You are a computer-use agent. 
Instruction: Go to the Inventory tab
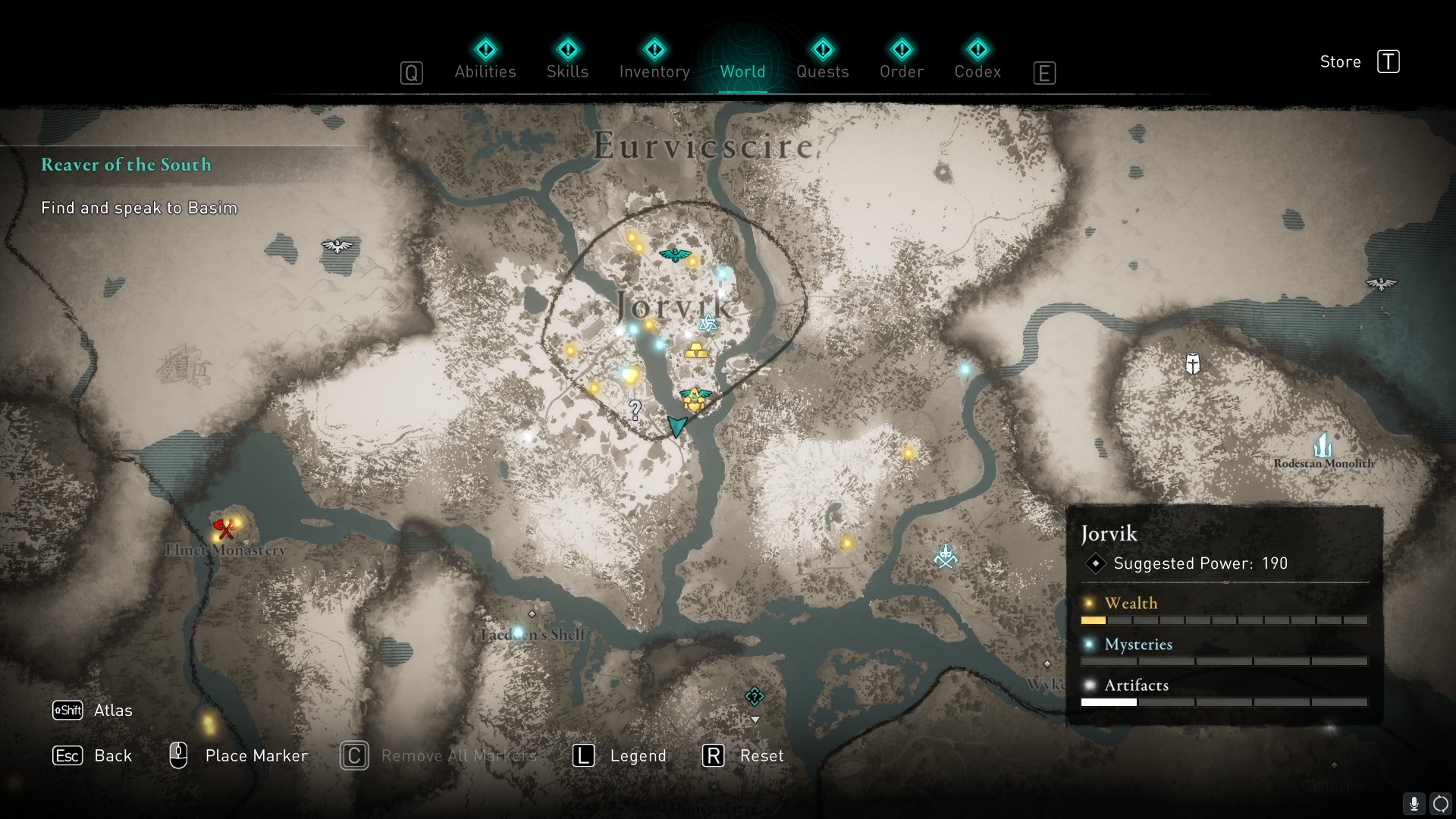click(x=654, y=61)
